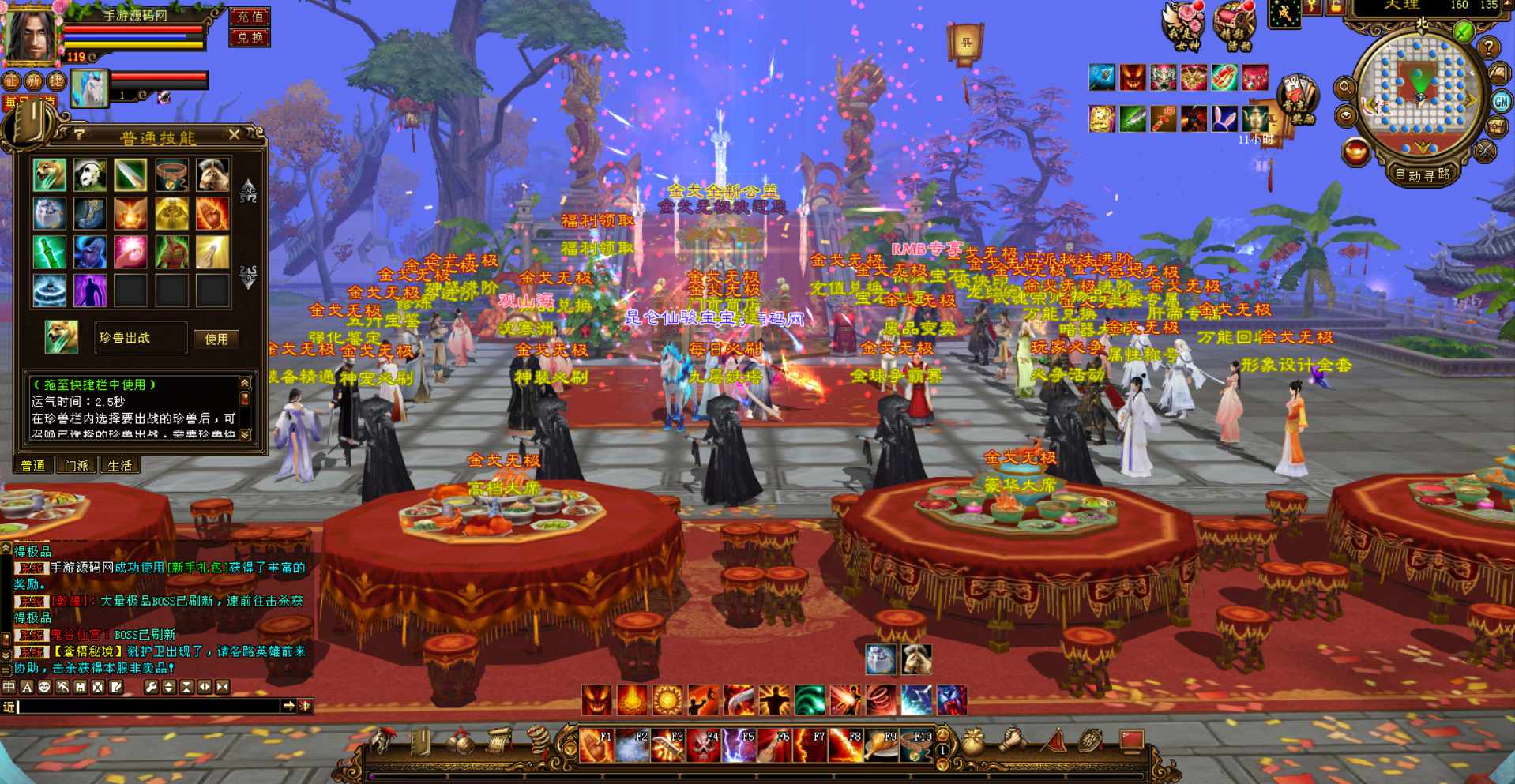The width and height of the screenshot is (1515, 784).
Task: Open the GM button beside the minimap
Action: [1501, 101]
